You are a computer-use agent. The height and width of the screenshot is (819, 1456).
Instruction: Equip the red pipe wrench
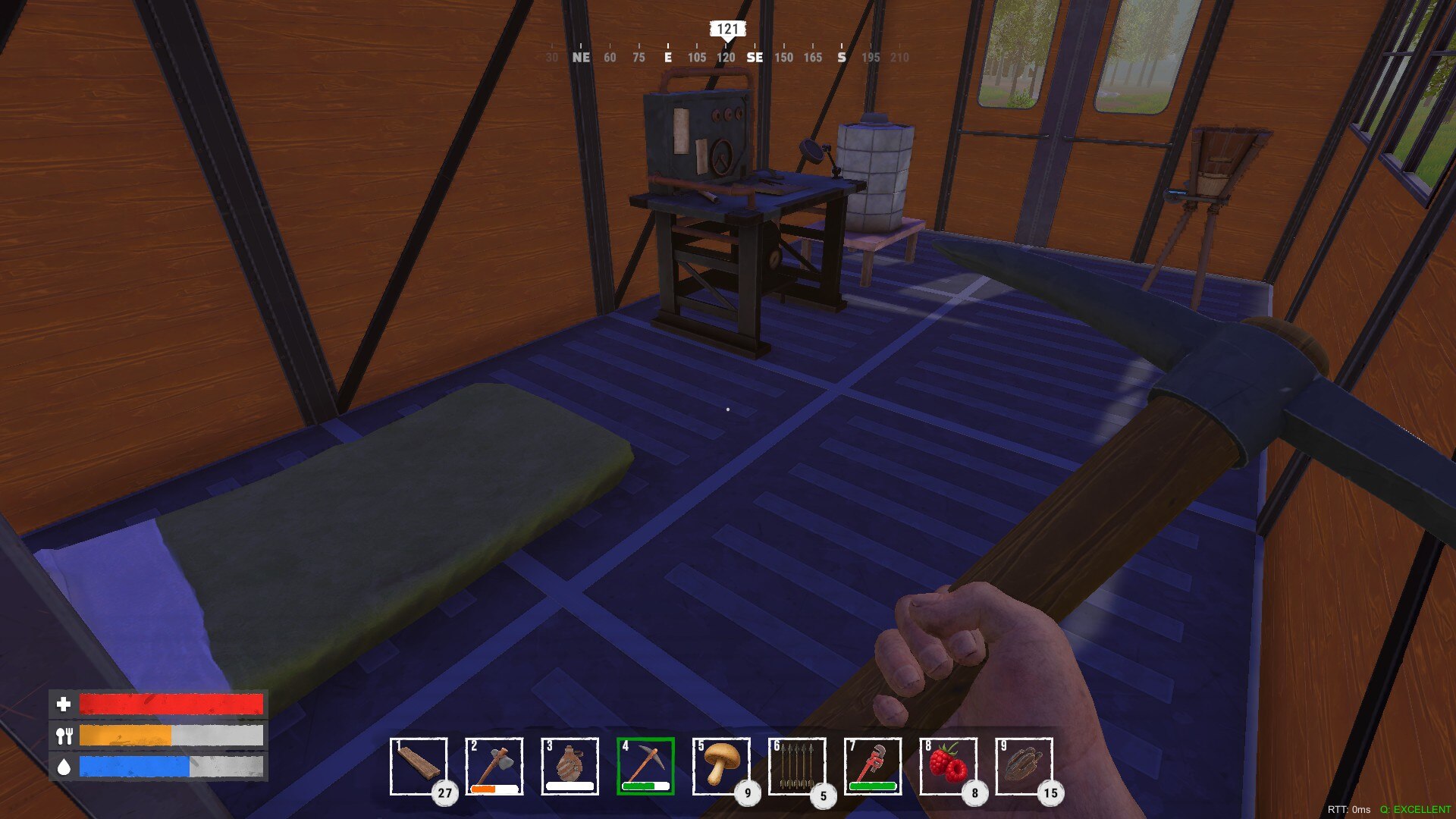pyautogui.click(x=873, y=766)
